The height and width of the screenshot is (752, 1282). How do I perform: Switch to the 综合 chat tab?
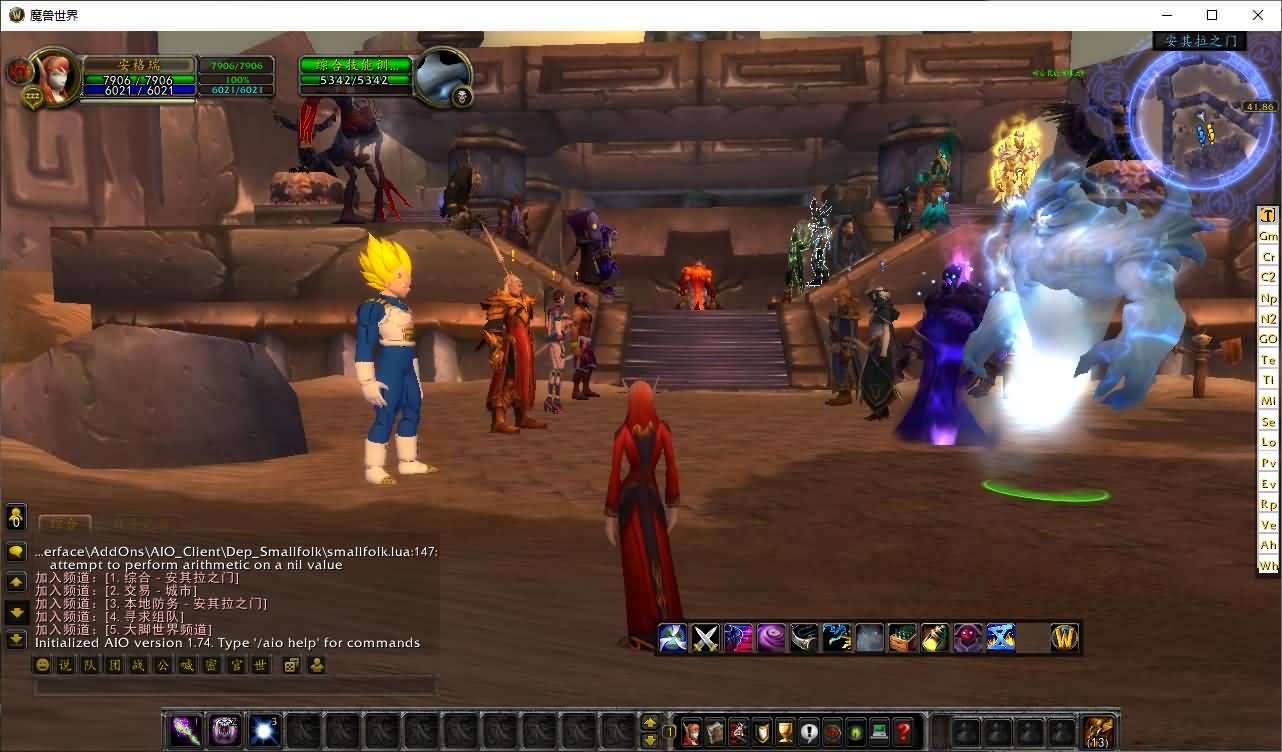[65, 523]
